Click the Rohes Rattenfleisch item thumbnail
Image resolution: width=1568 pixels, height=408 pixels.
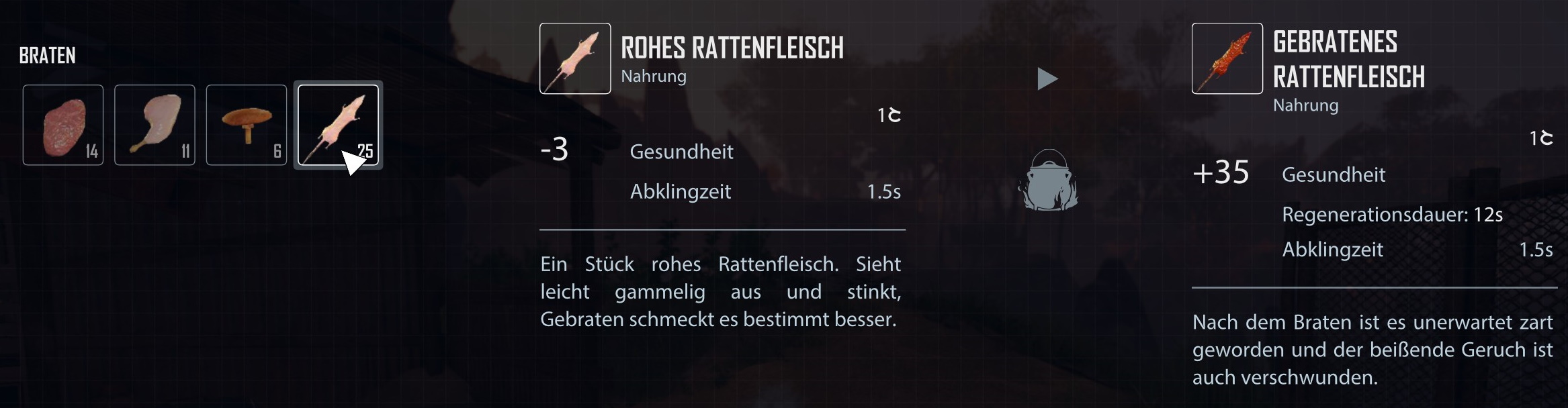point(575,58)
